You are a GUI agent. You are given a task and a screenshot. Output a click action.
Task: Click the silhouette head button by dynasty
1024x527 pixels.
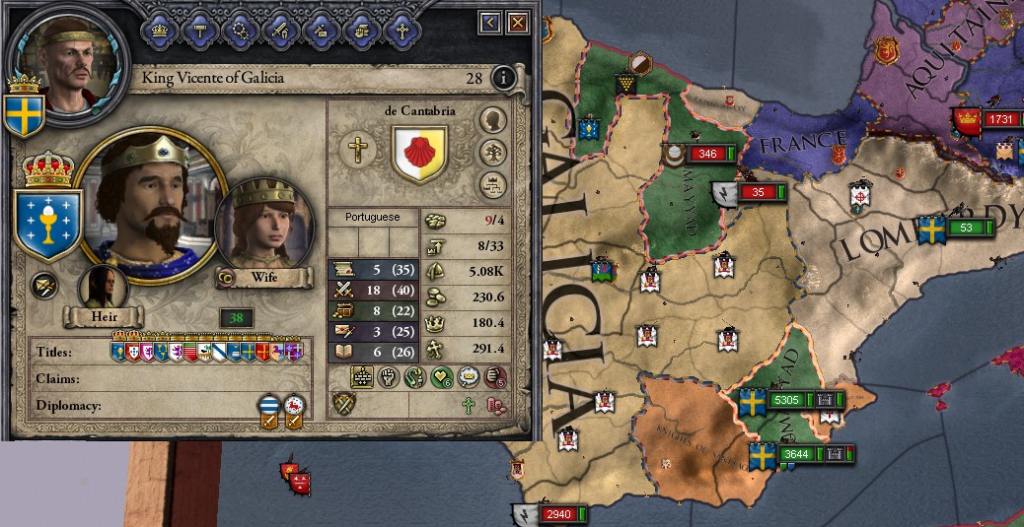492,121
